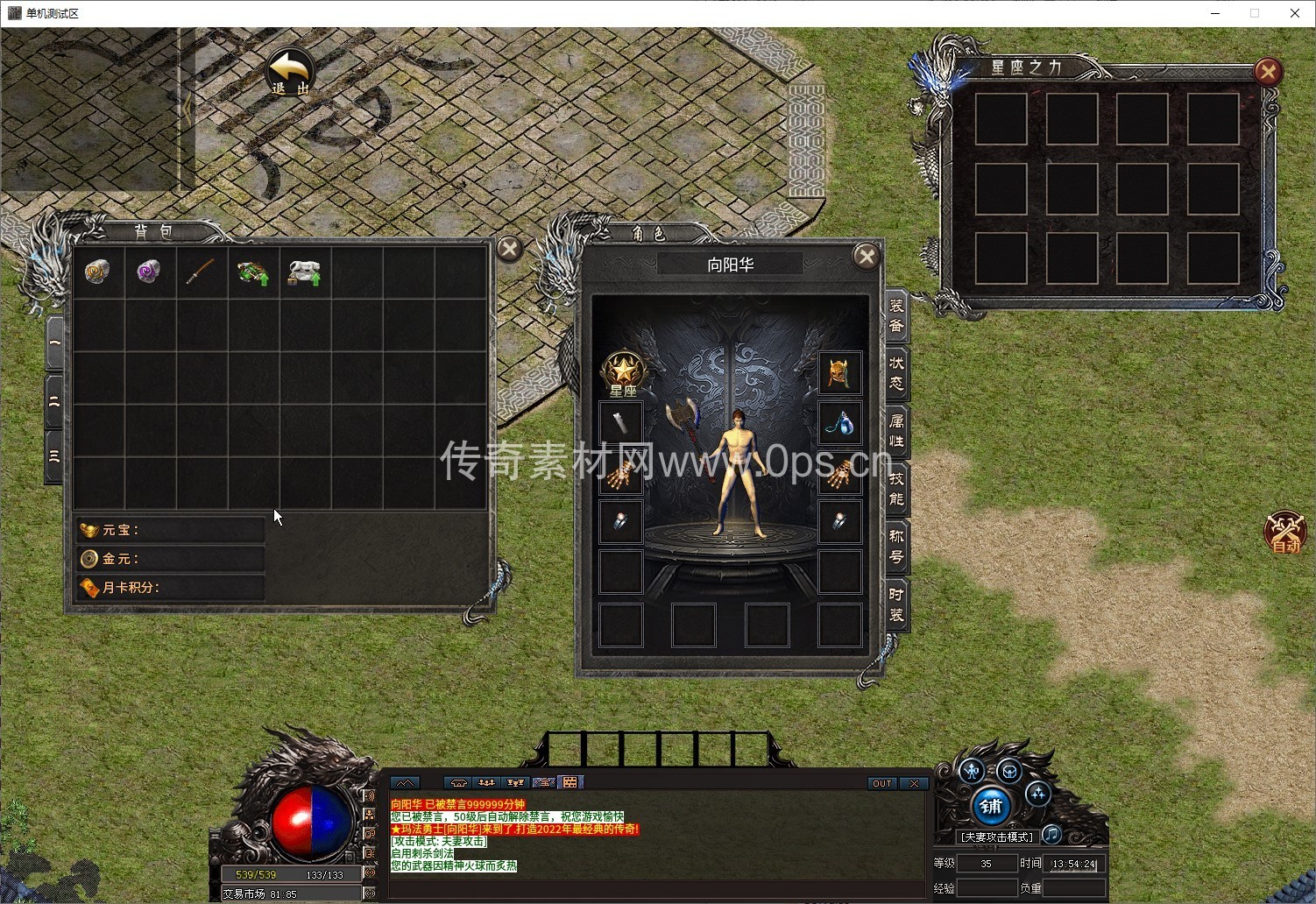
Task: Close the 背包 backpack window
Action: pos(509,250)
